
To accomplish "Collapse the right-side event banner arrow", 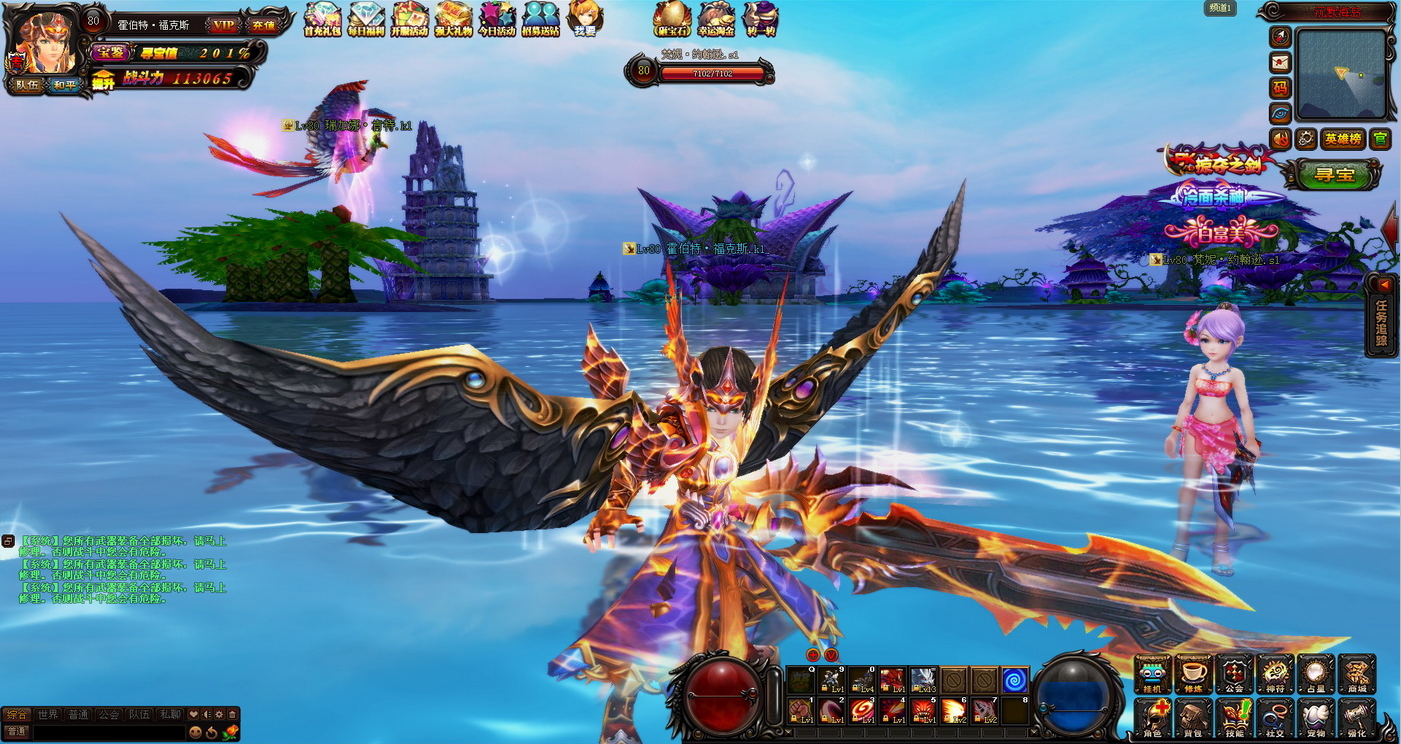I will click(1393, 229).
